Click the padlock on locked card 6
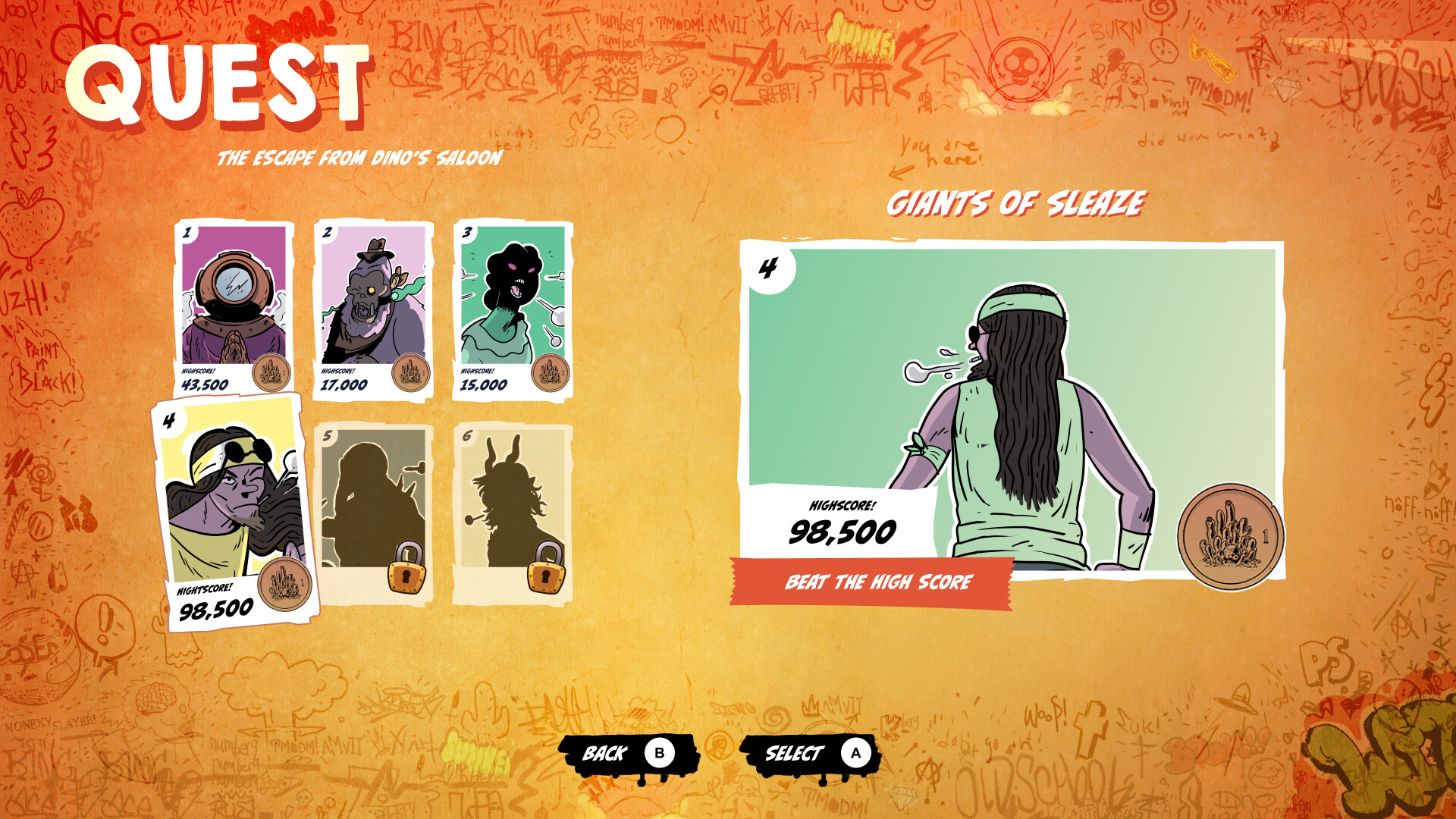This screenshot has width=1456, height=819. tap(548, 578)
